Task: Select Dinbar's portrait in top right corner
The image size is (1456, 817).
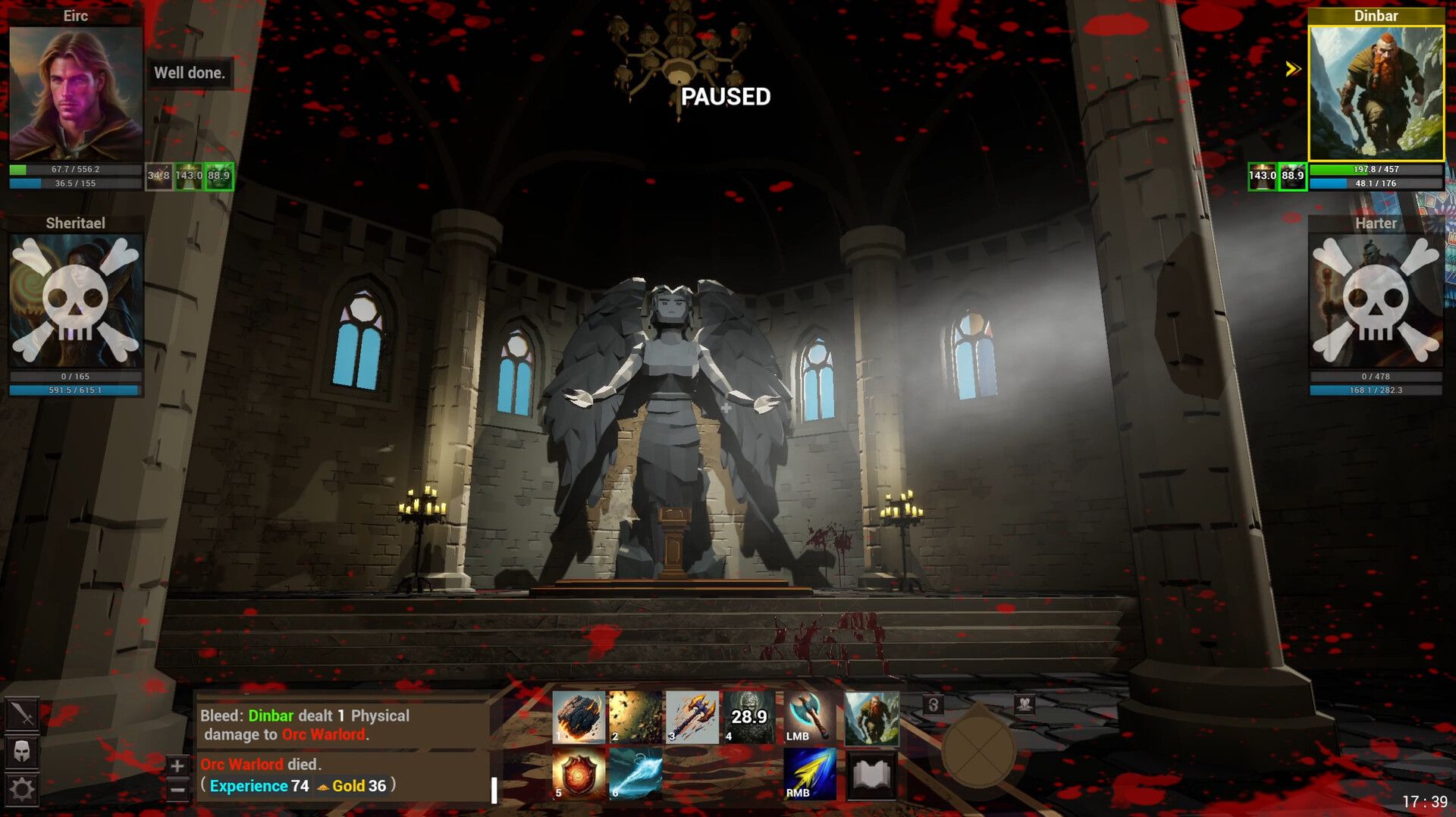Action: coord(1376,91)
